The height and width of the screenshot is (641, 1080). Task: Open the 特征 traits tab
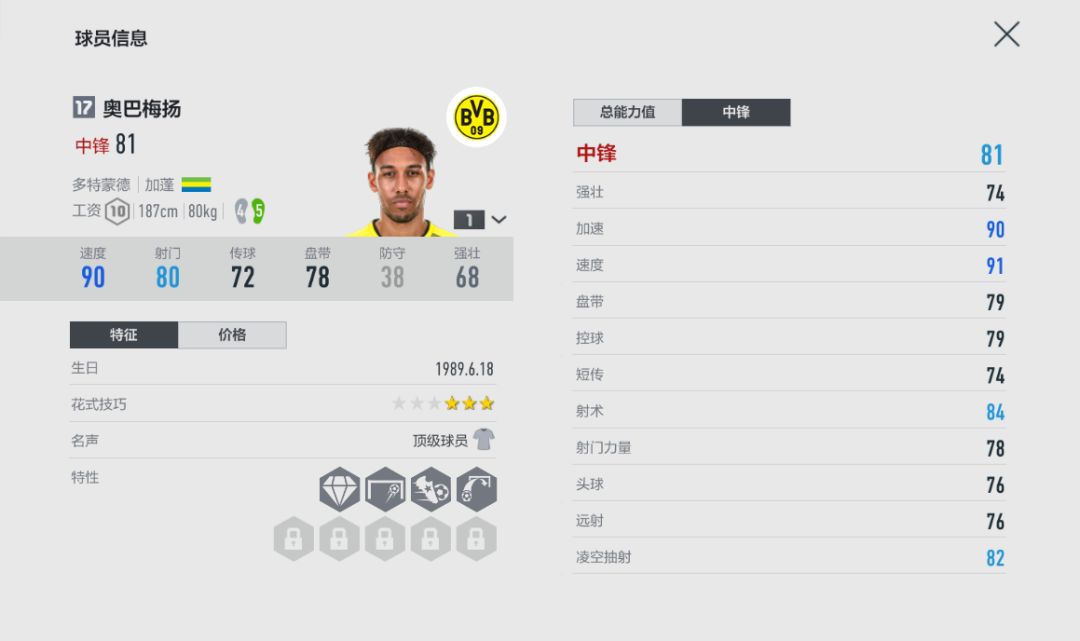coord(124,335)
